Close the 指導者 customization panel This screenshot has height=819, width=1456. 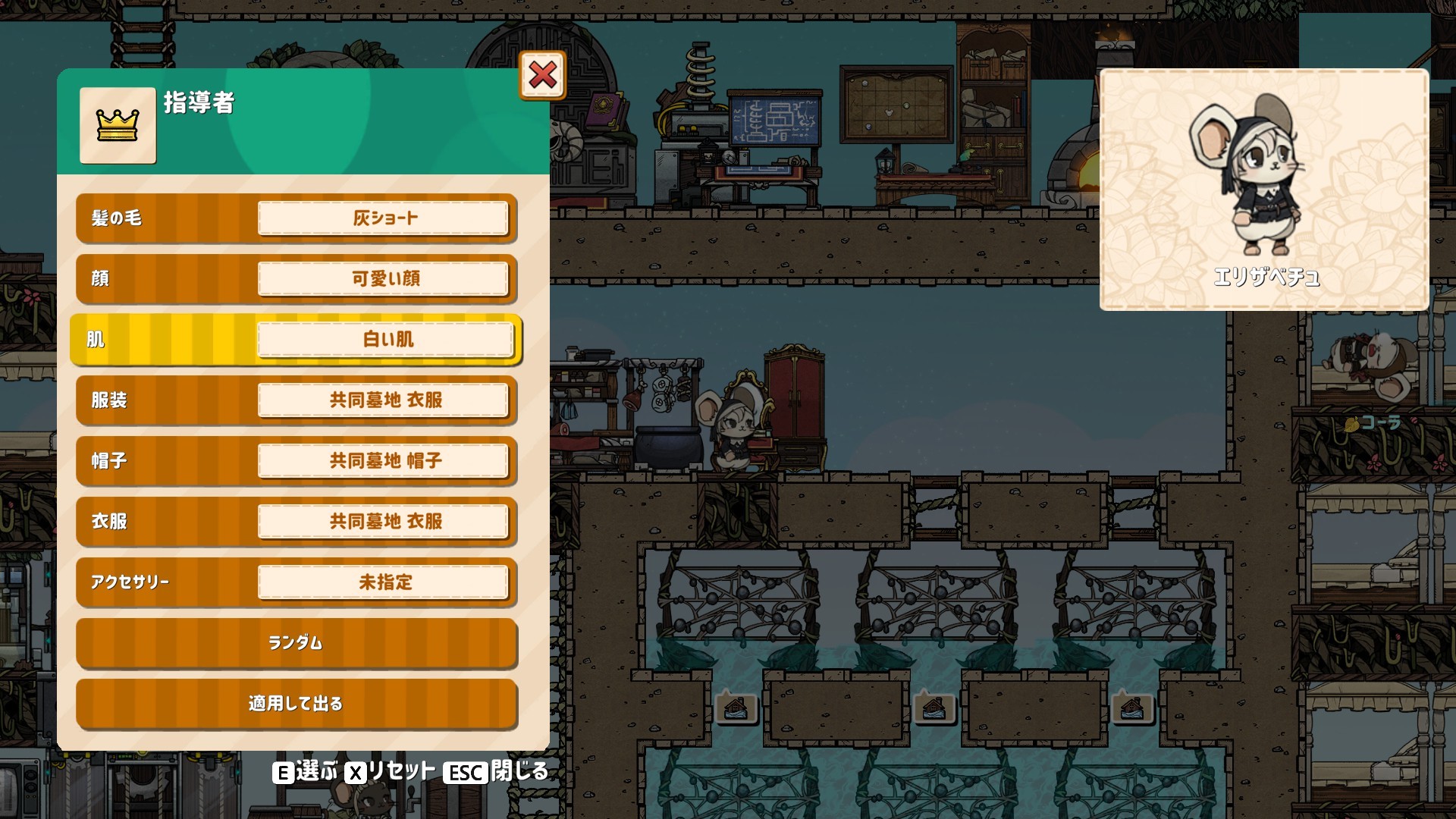542,75
